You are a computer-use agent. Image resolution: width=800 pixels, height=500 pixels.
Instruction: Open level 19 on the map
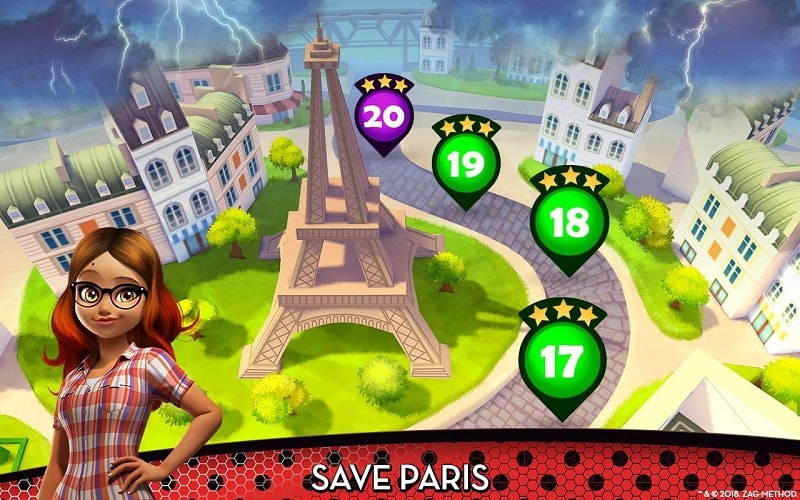(464, 165)
